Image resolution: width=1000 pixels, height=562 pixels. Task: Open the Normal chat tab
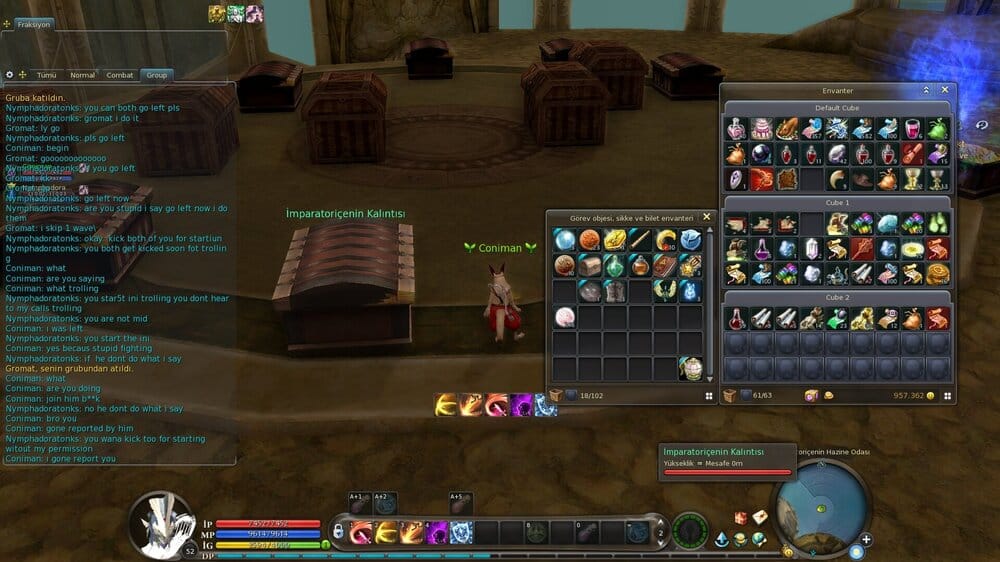[x=82, y=75]
